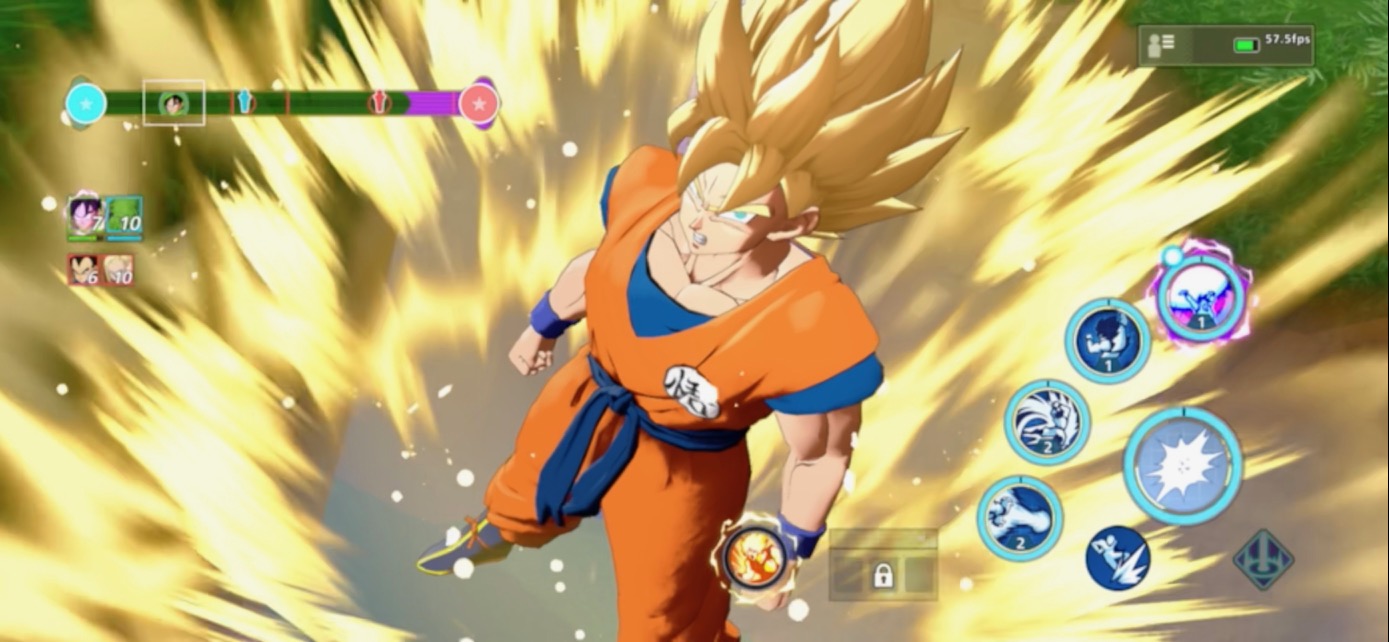Activate the flaming Super Saiyan transformation icon

click(749, 556)
